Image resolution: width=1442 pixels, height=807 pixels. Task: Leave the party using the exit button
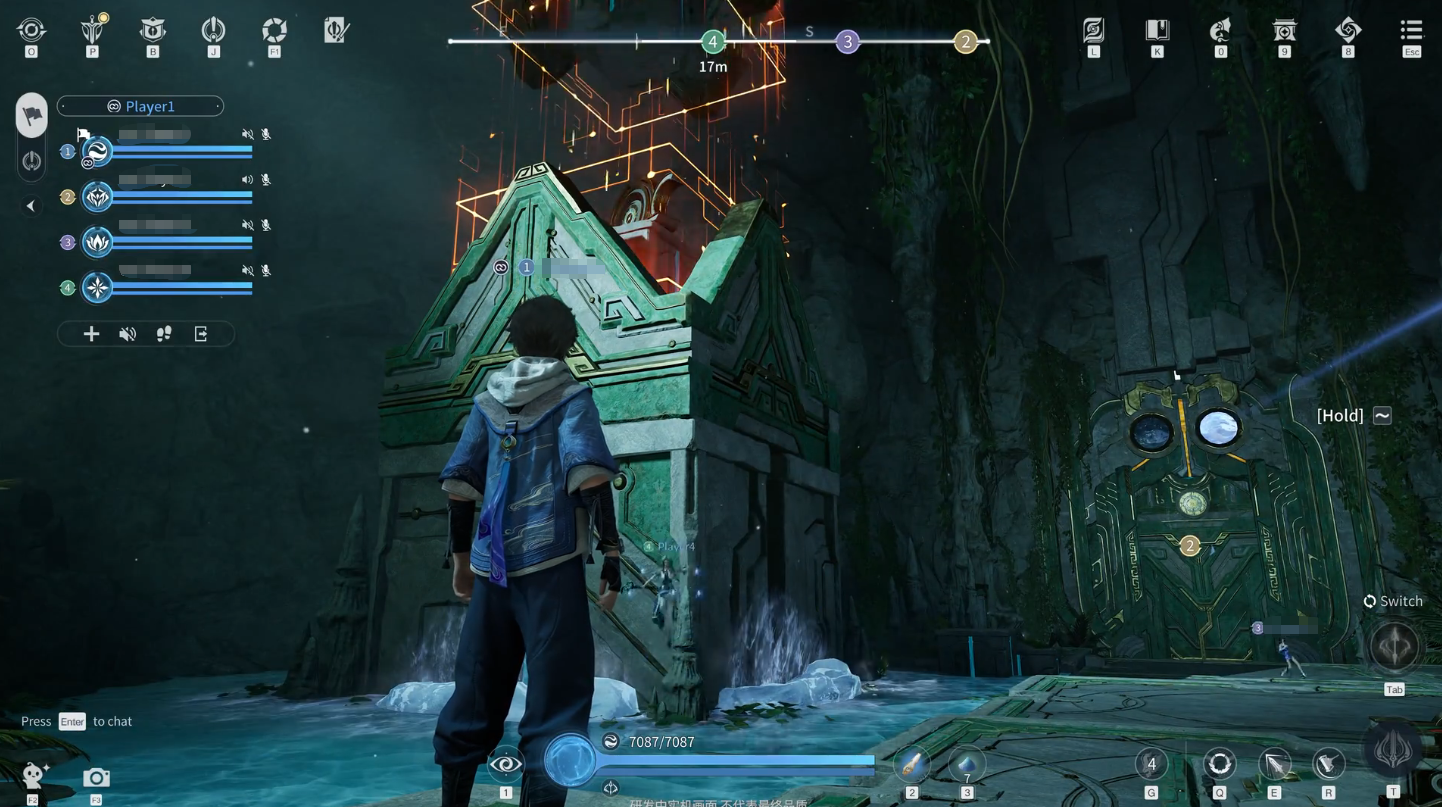(201, 334)
